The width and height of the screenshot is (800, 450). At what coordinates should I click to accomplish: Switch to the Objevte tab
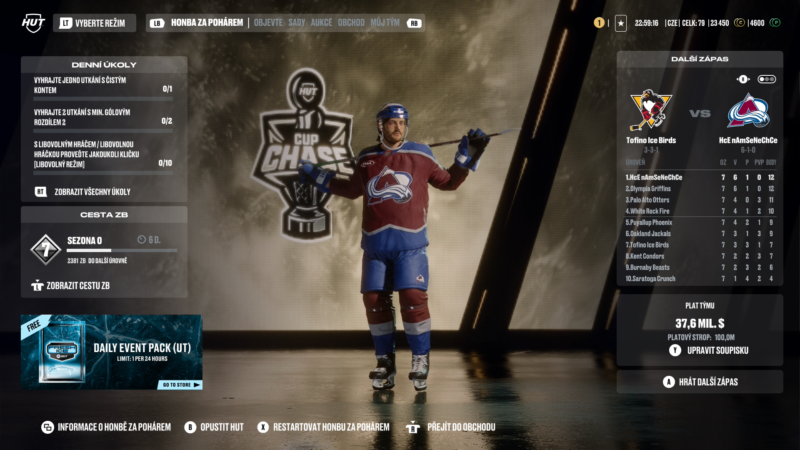(x=268, y=22)
